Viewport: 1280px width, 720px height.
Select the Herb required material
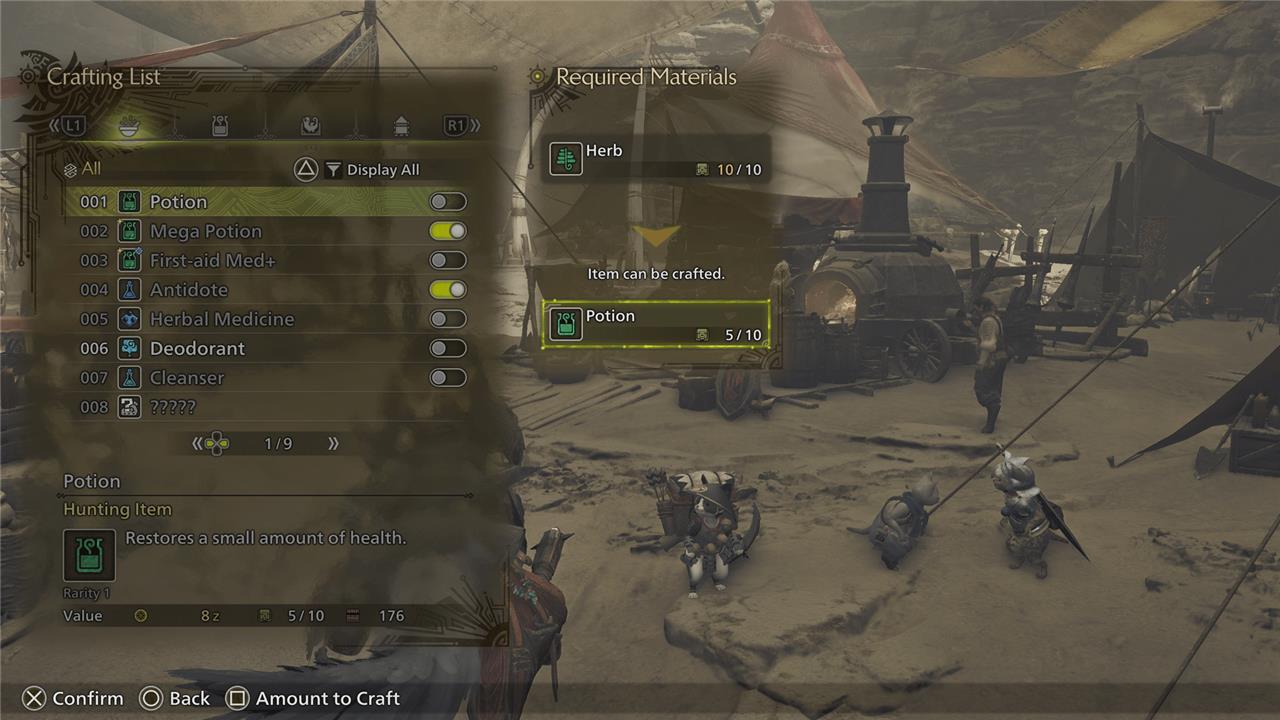[x=656, y=160]
